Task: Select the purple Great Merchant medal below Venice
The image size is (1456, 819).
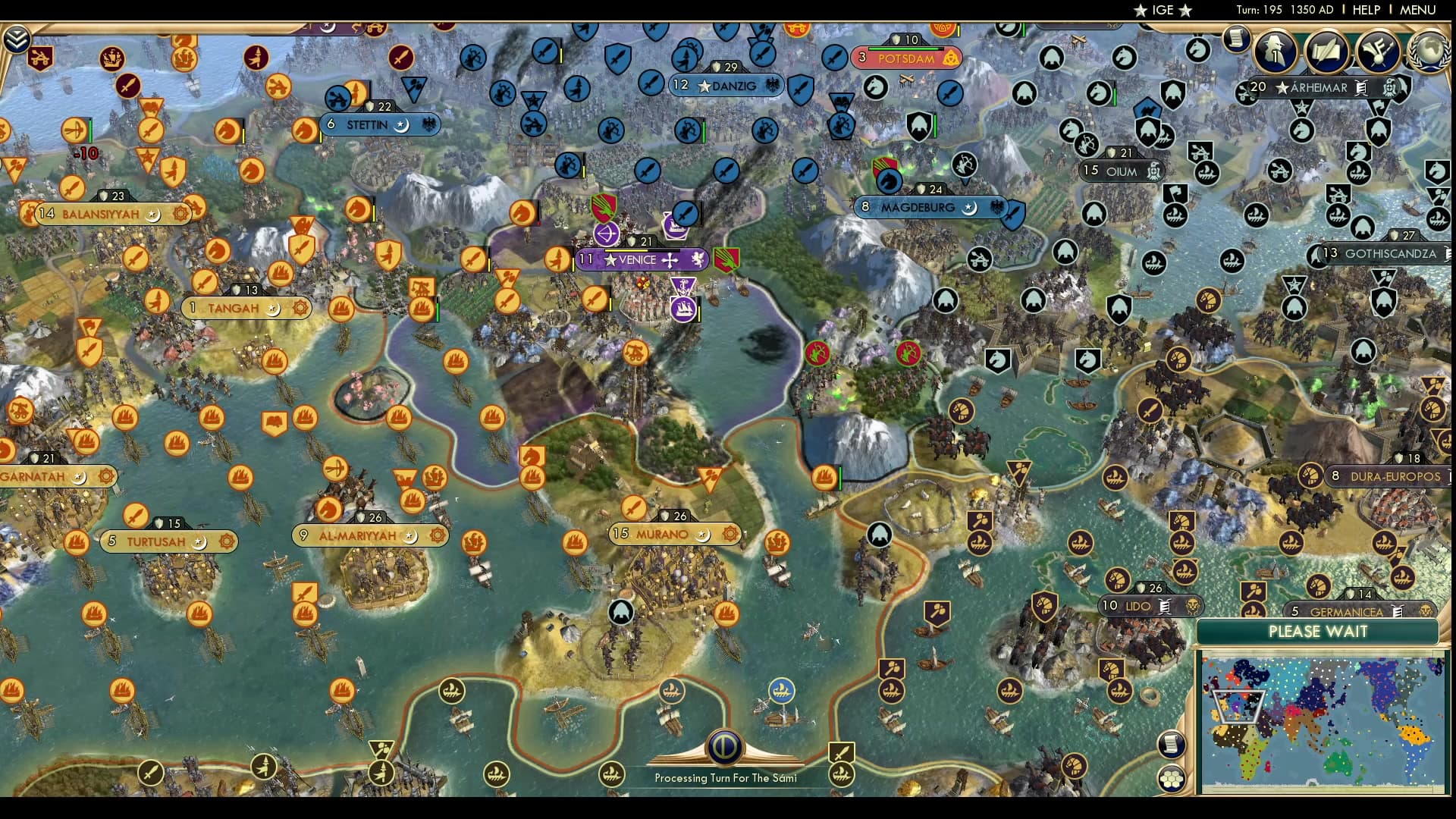Action: tap(682, 287)
